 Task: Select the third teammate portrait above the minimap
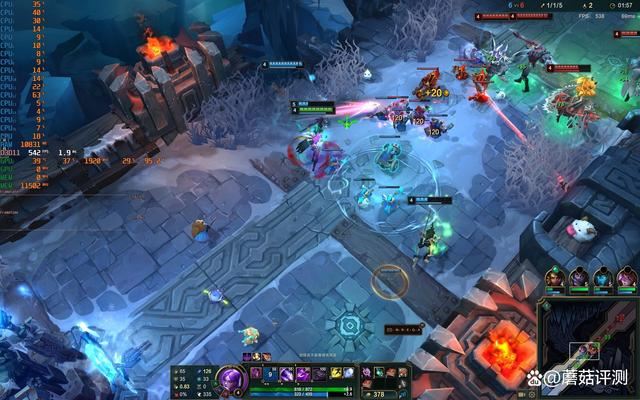click(x=603, y=278)
